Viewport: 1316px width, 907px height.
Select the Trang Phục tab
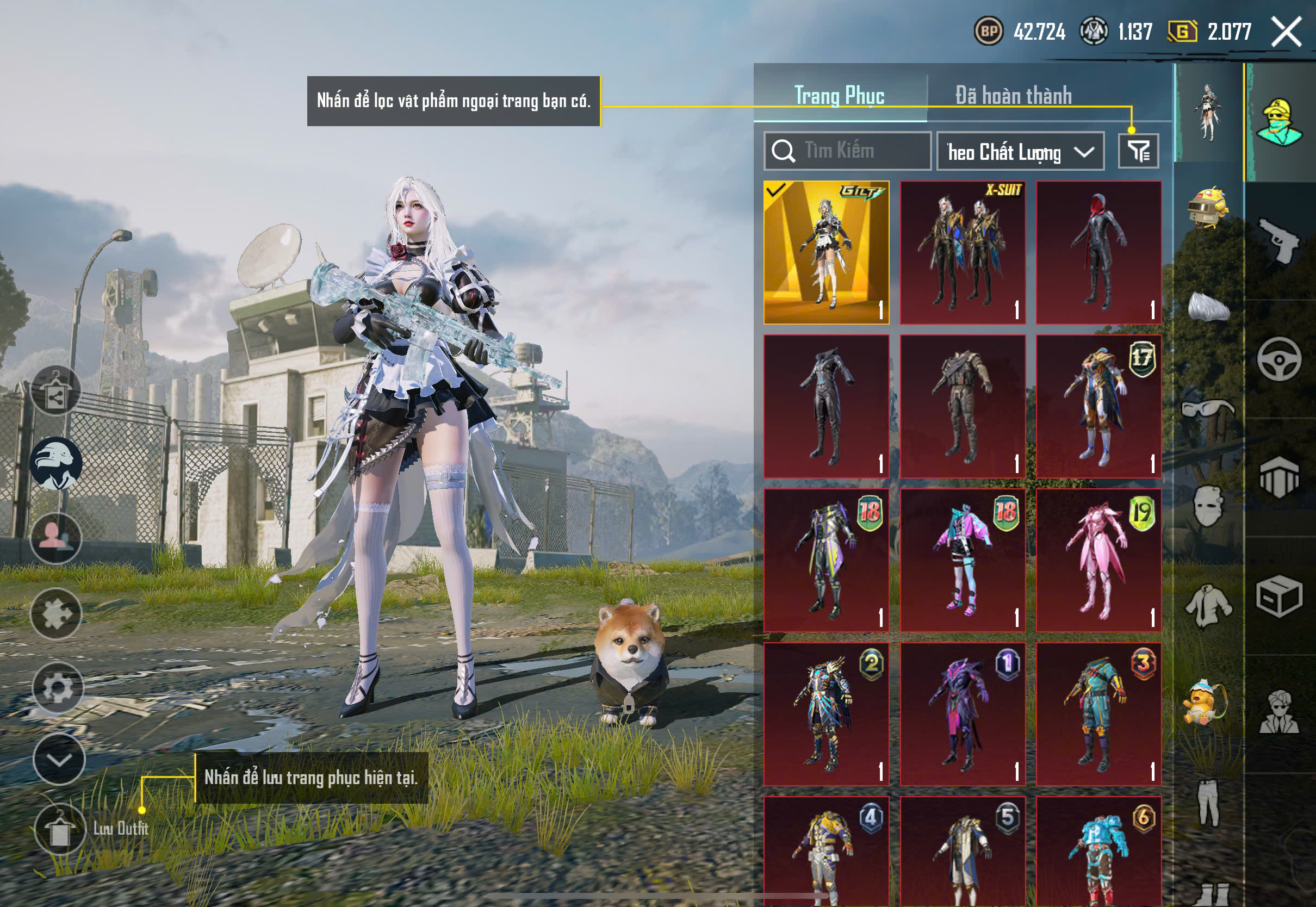tap(839, 96)
